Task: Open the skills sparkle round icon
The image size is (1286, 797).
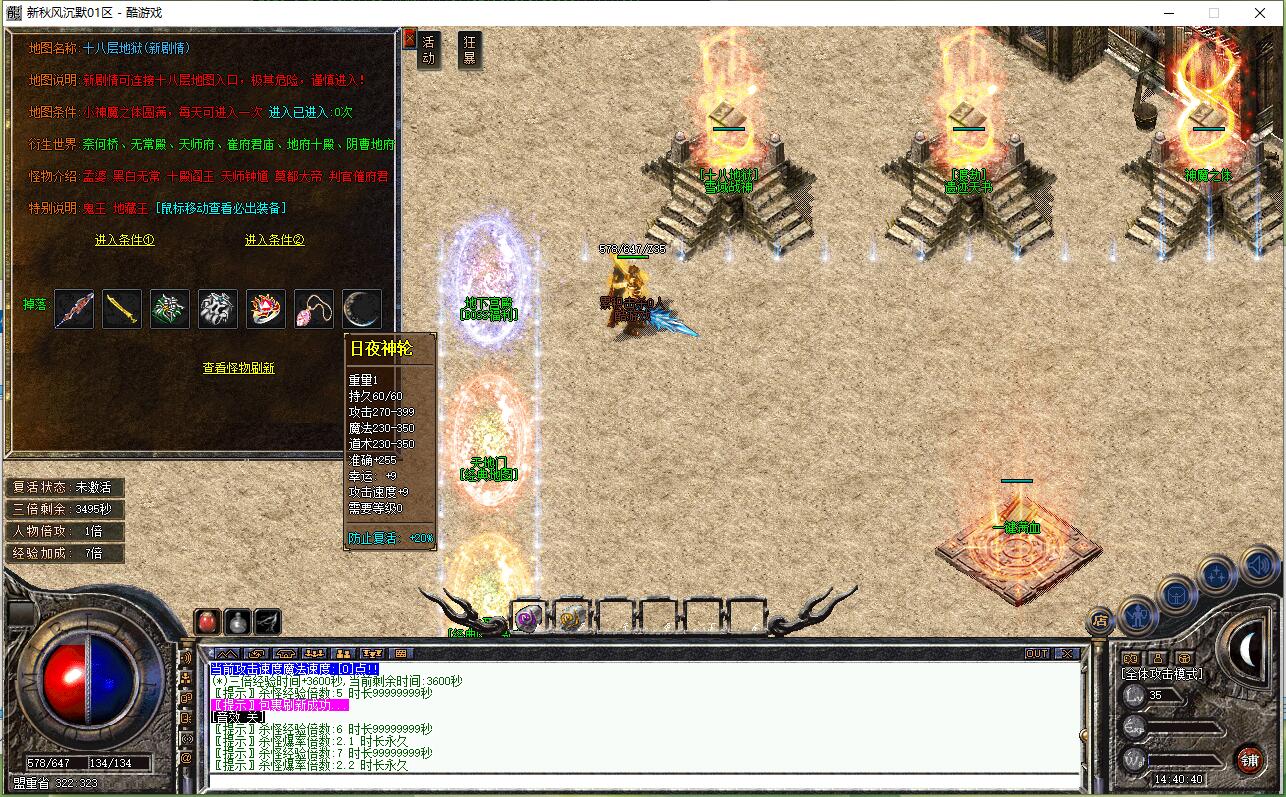Action: pyautogui.click(x=1217, y=575)
